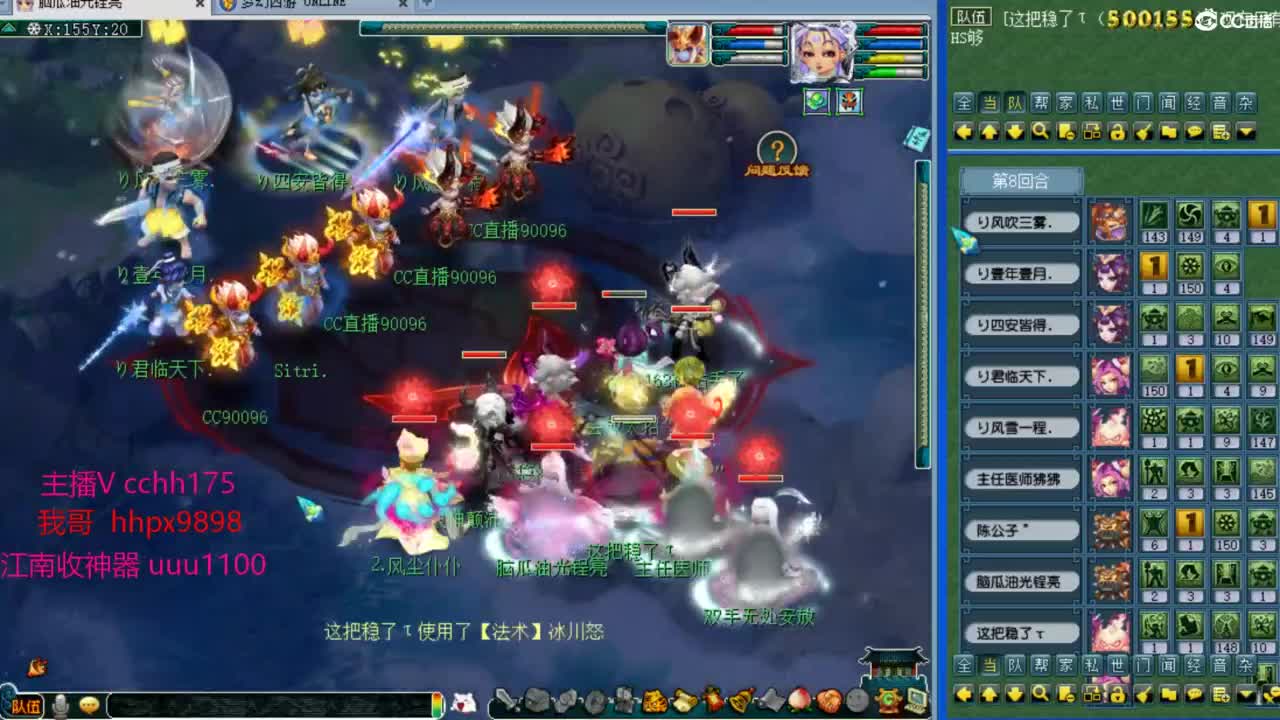
Task: Click the speech bubble icon in chat toolbar
Action: pos(1193,131)
